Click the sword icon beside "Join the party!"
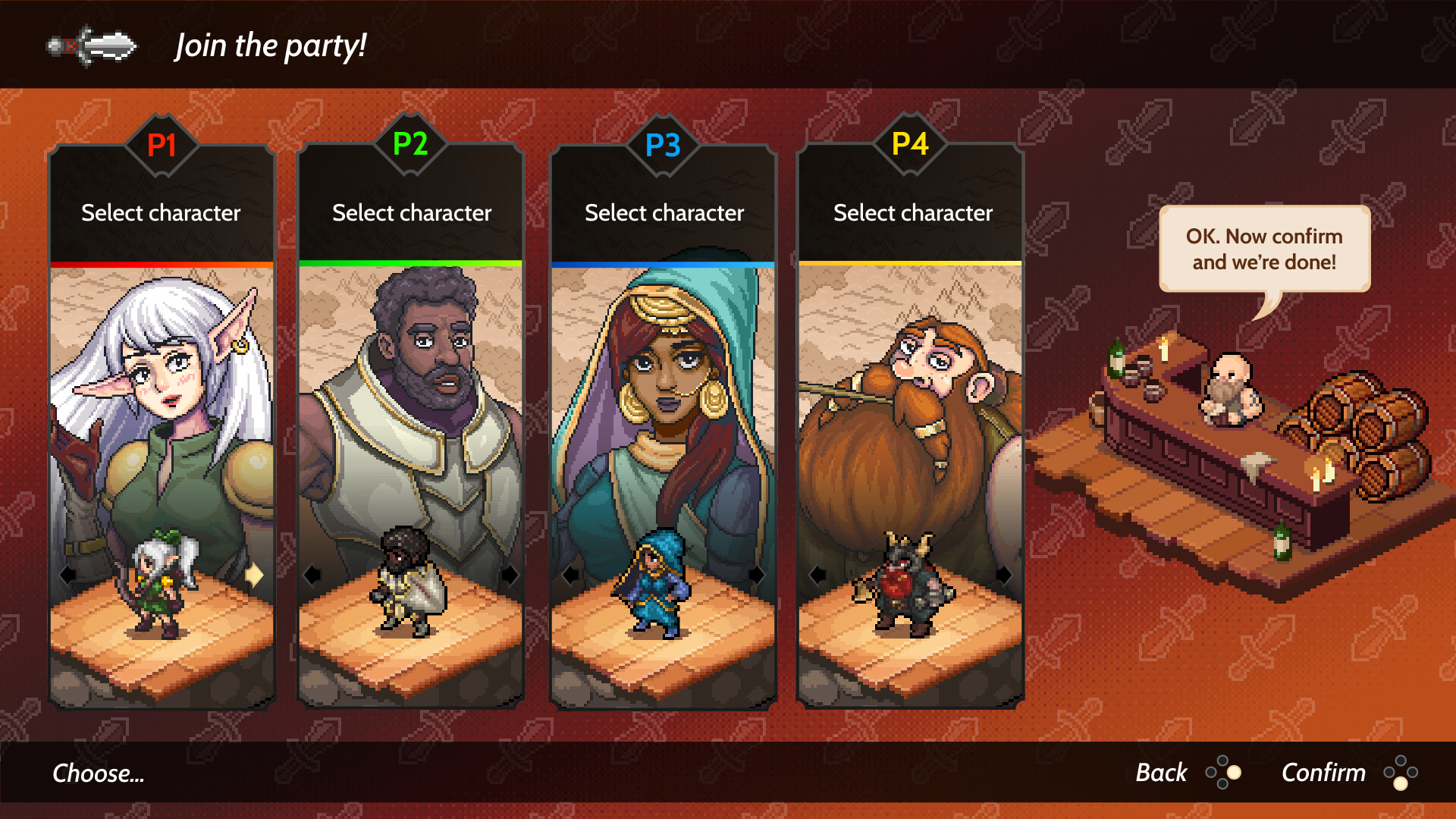 coord(91,45)
